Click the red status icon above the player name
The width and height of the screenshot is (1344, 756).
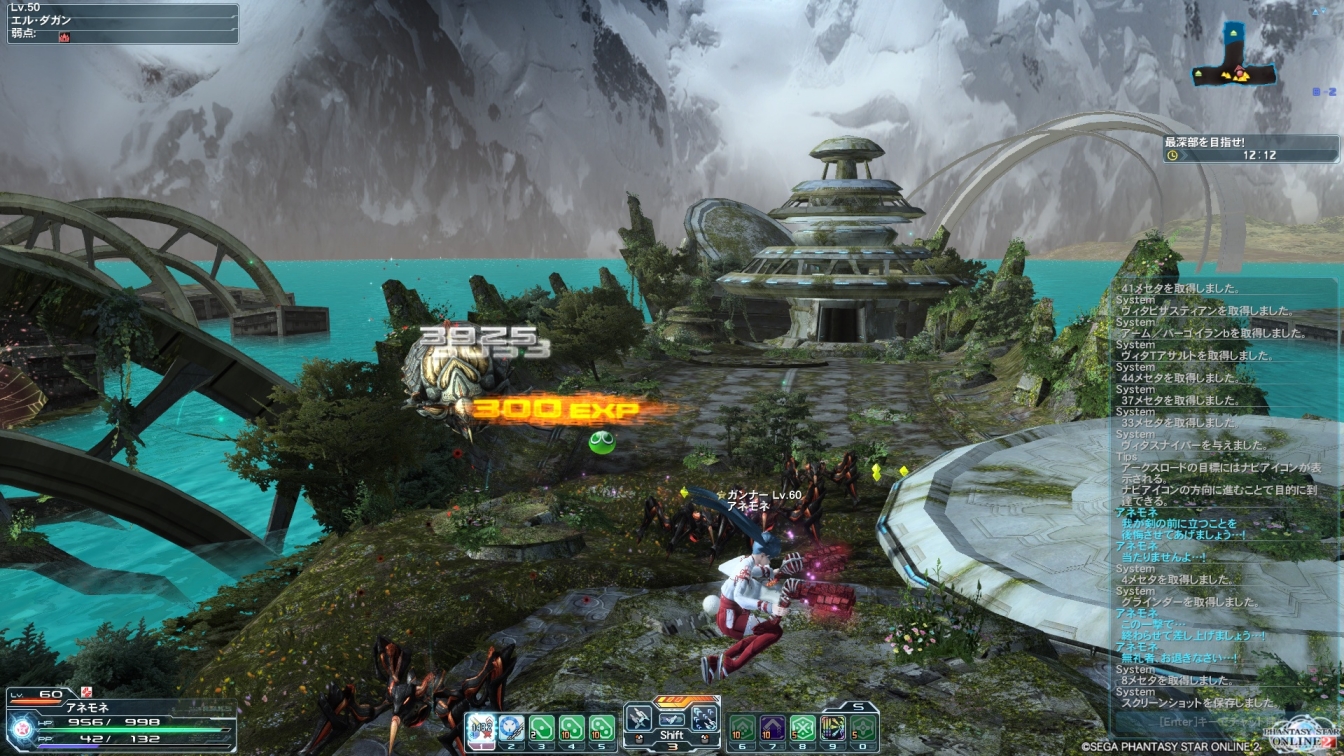coord(87,692)
